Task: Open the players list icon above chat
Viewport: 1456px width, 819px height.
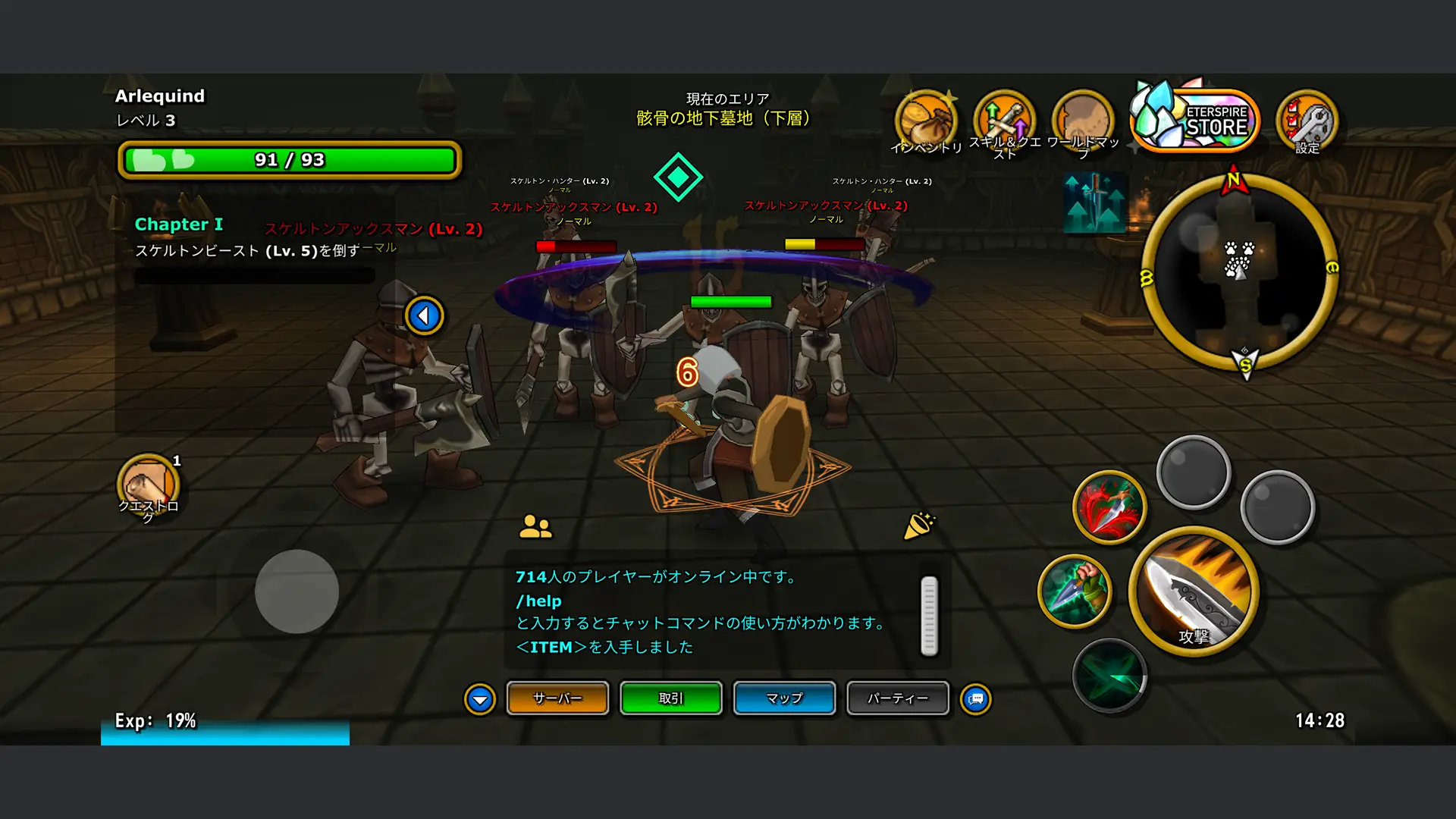Action: pos(535,526)
